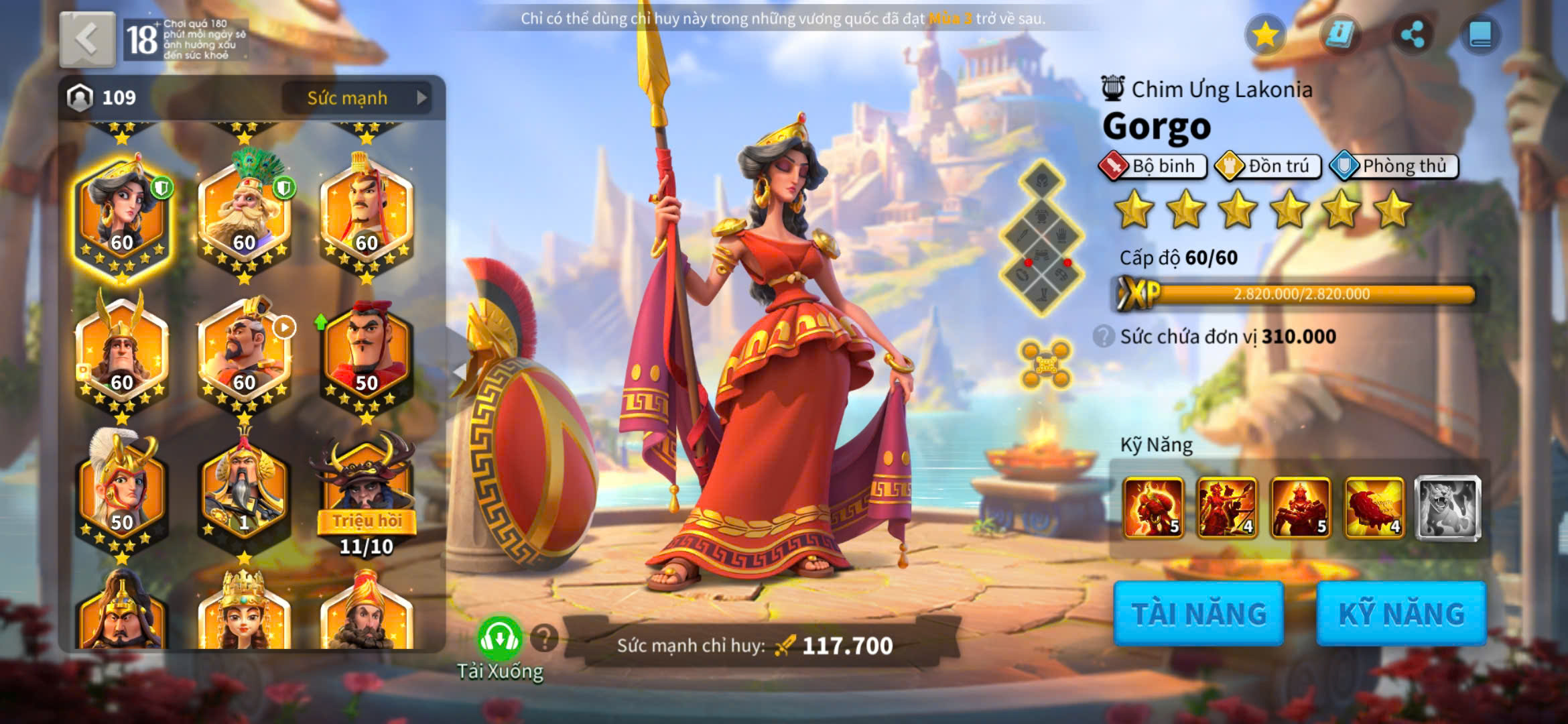Tap the Tải Xuống download headphone button

click(x=499, y=639)
